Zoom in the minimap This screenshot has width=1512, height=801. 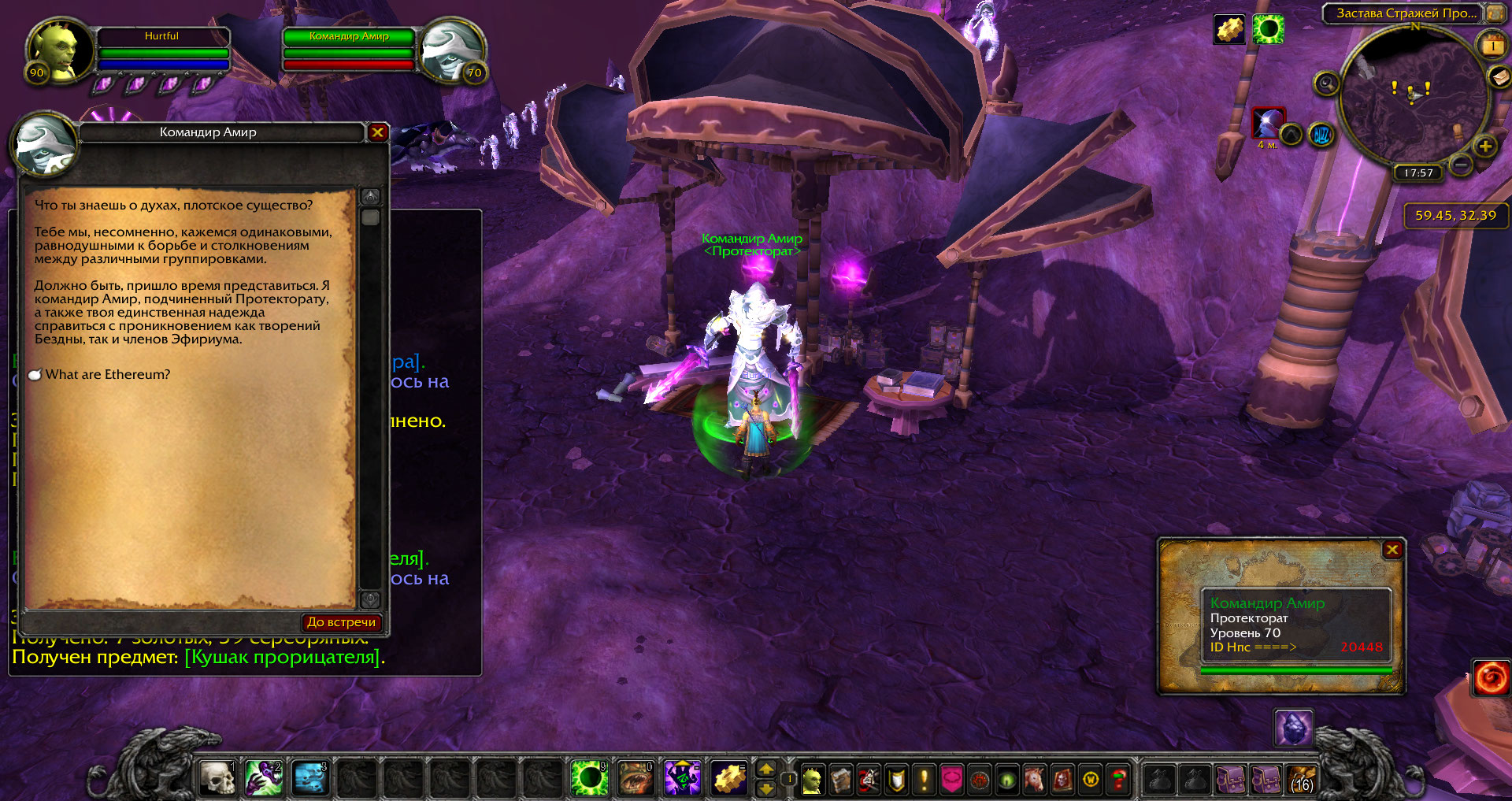click(1485, 146)
